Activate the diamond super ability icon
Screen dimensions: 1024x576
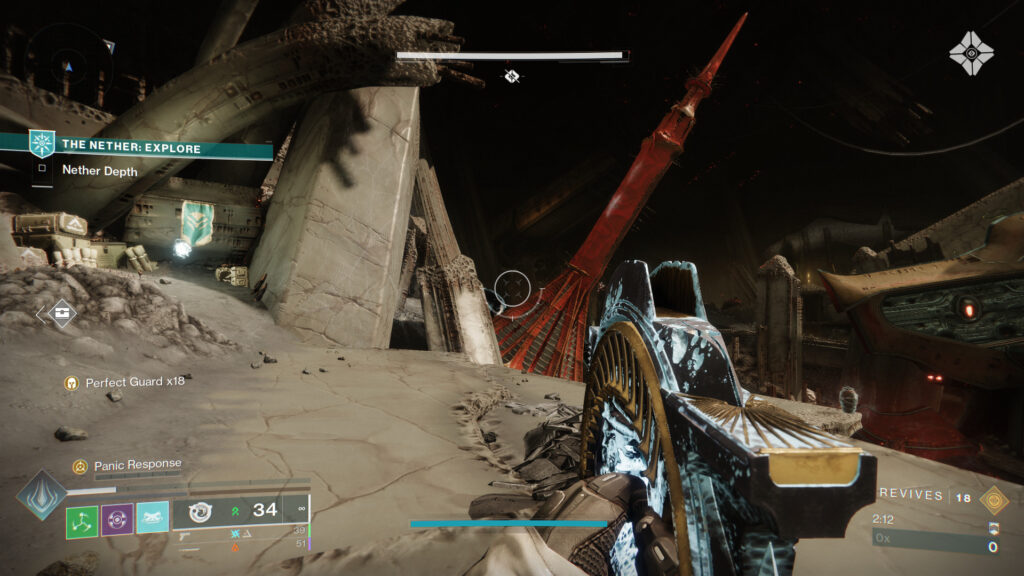coord(41,494)
